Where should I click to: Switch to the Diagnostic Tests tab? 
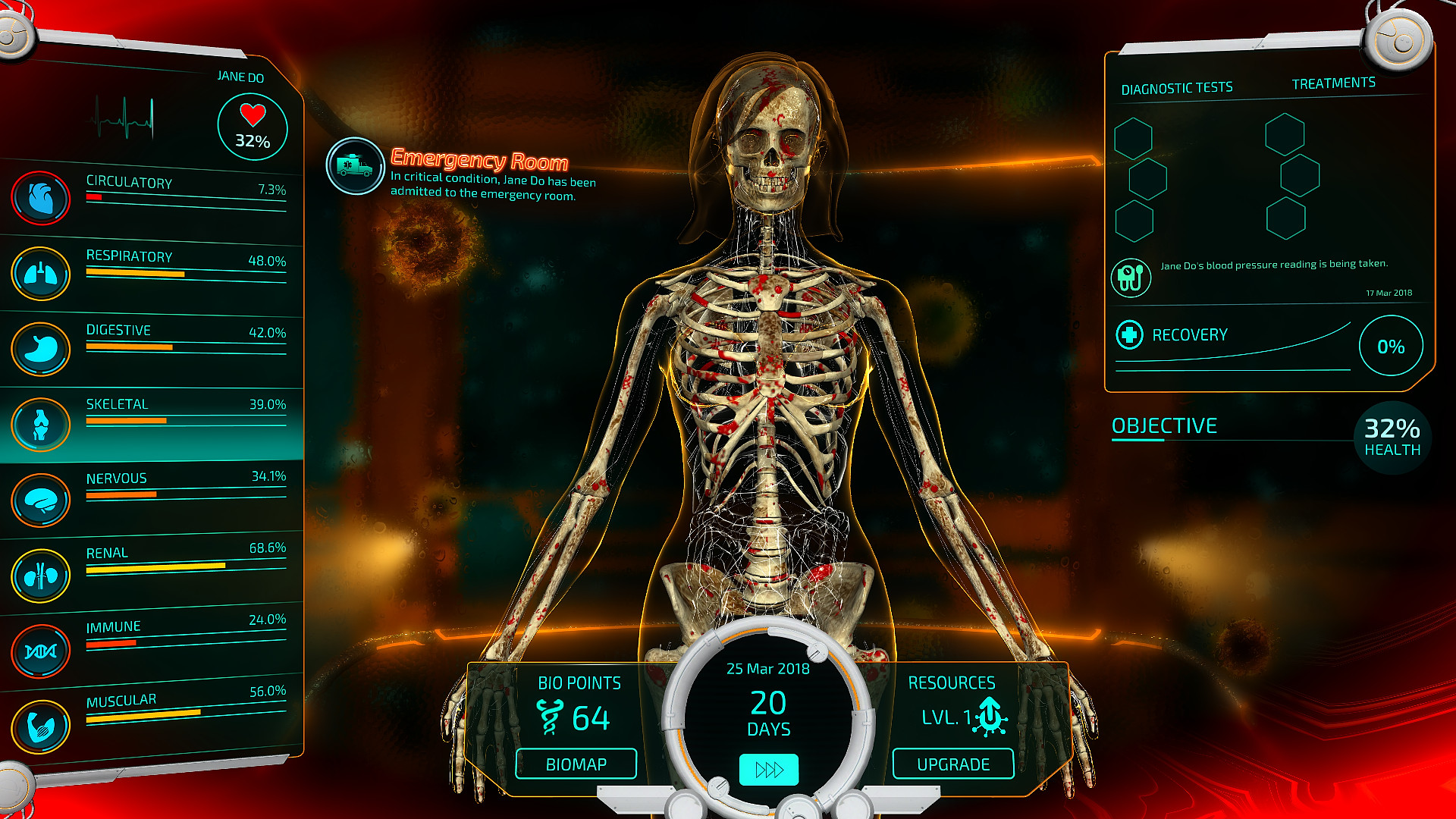tap(1178, 86)
